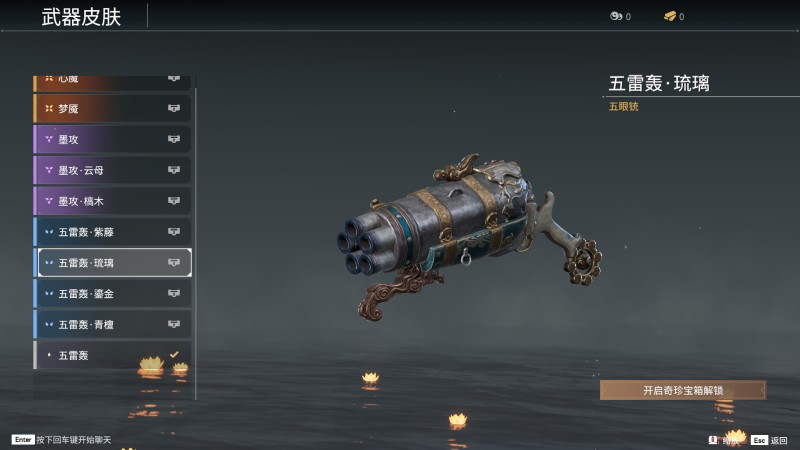Viewport: 800px width, 450px height.
Task: Select the default 五雷轰 skin with checkmark
Action: pos(112,355)
